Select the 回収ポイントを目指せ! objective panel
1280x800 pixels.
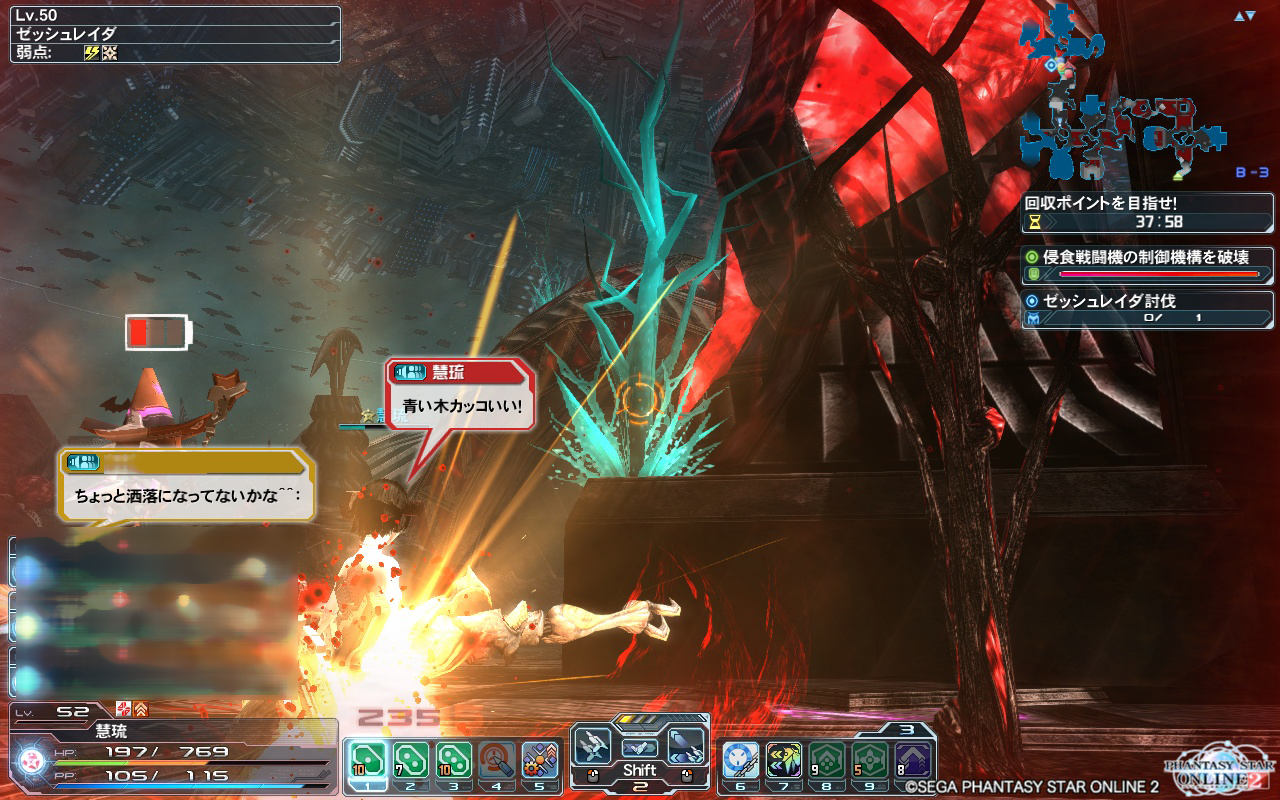coord(1148,211)
